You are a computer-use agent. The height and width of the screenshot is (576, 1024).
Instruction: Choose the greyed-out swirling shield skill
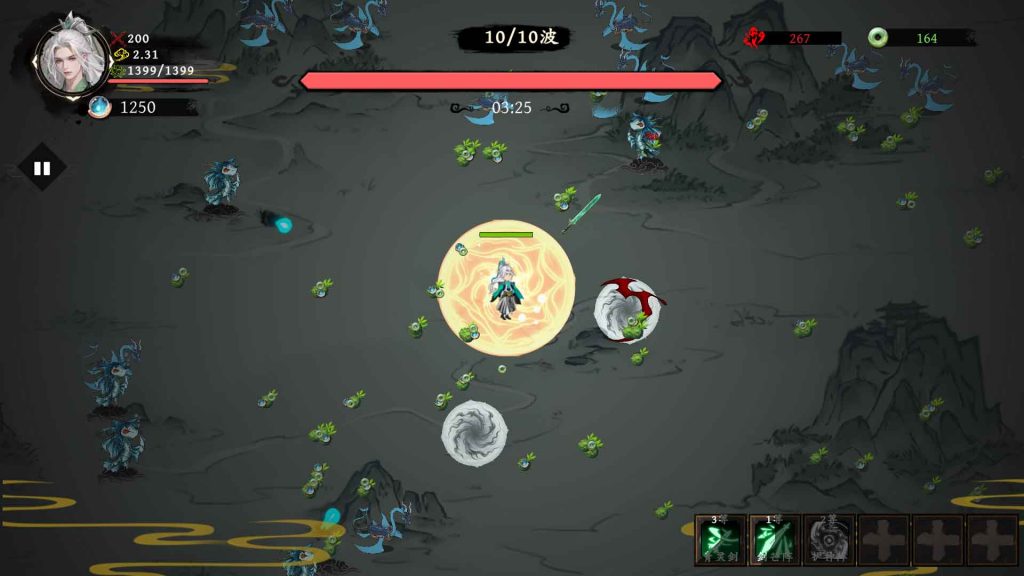(x=829, y=540)
